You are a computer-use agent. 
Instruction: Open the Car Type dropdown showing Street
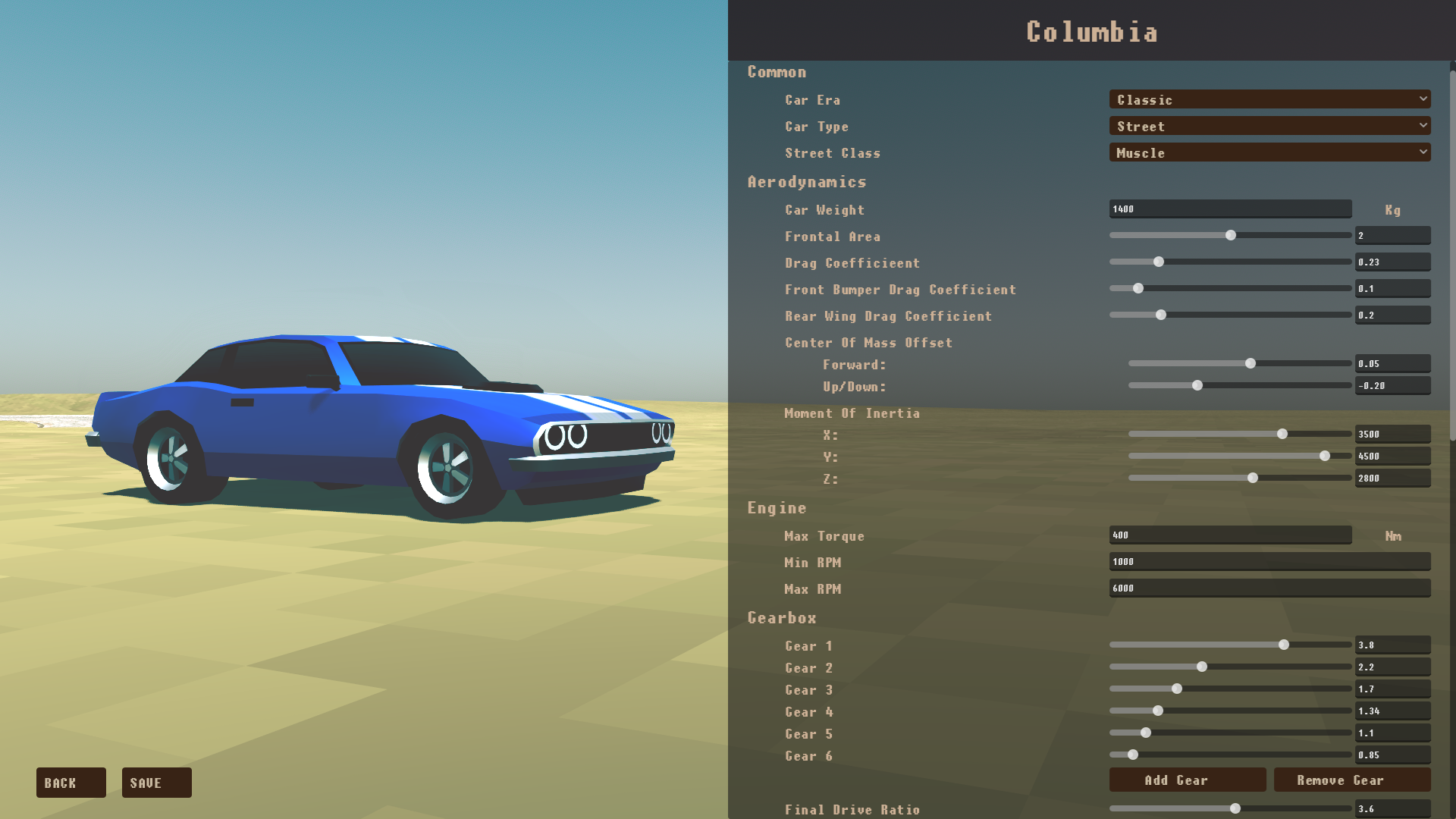click(x=1269, y=126)
